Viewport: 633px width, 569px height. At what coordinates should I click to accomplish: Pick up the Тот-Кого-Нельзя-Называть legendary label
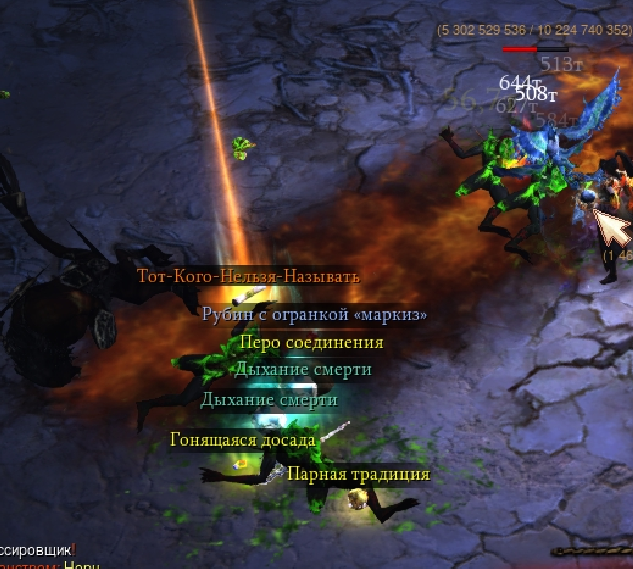pos(248,276)
